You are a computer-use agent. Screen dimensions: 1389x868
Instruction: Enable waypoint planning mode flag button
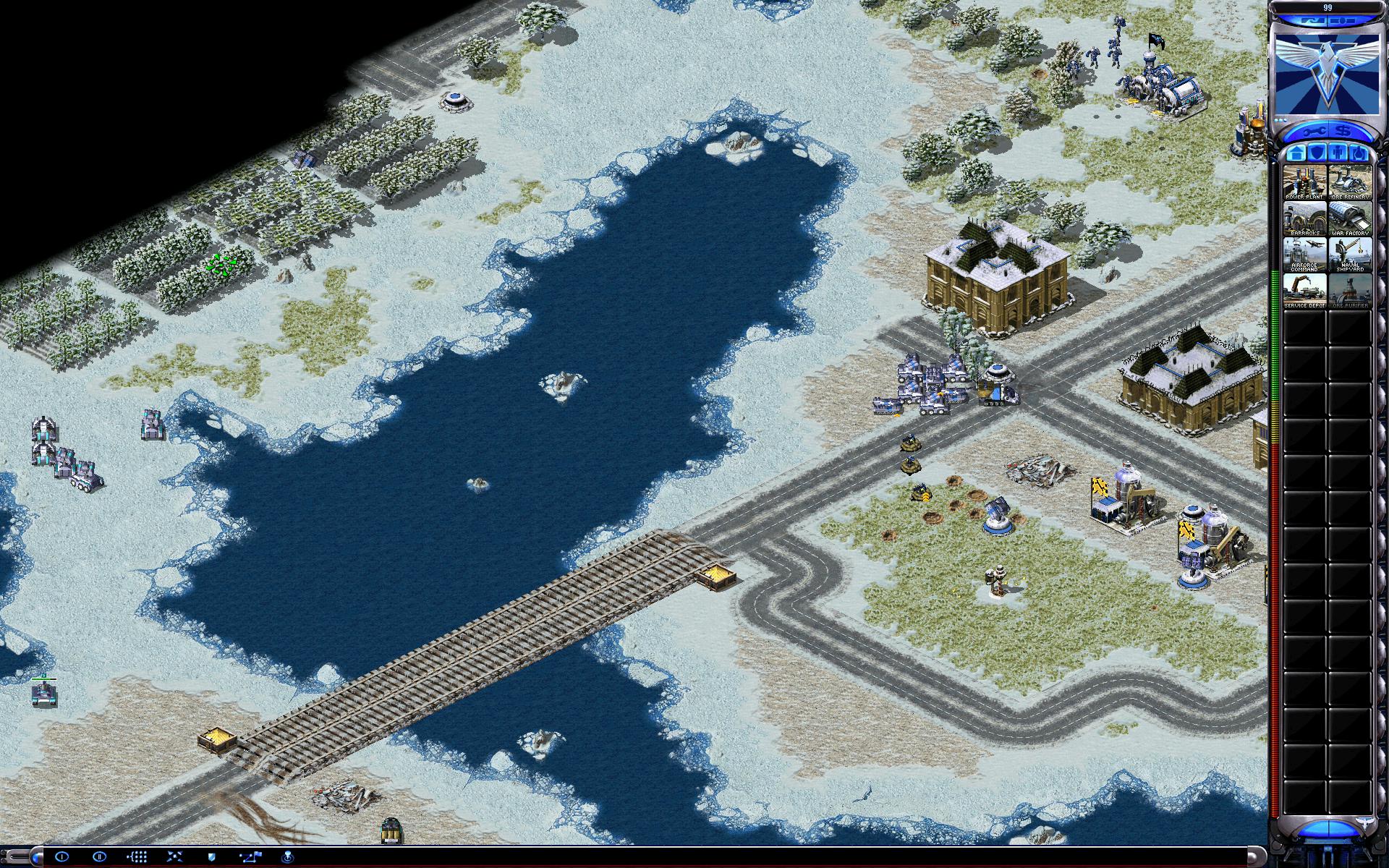[250, 857]
